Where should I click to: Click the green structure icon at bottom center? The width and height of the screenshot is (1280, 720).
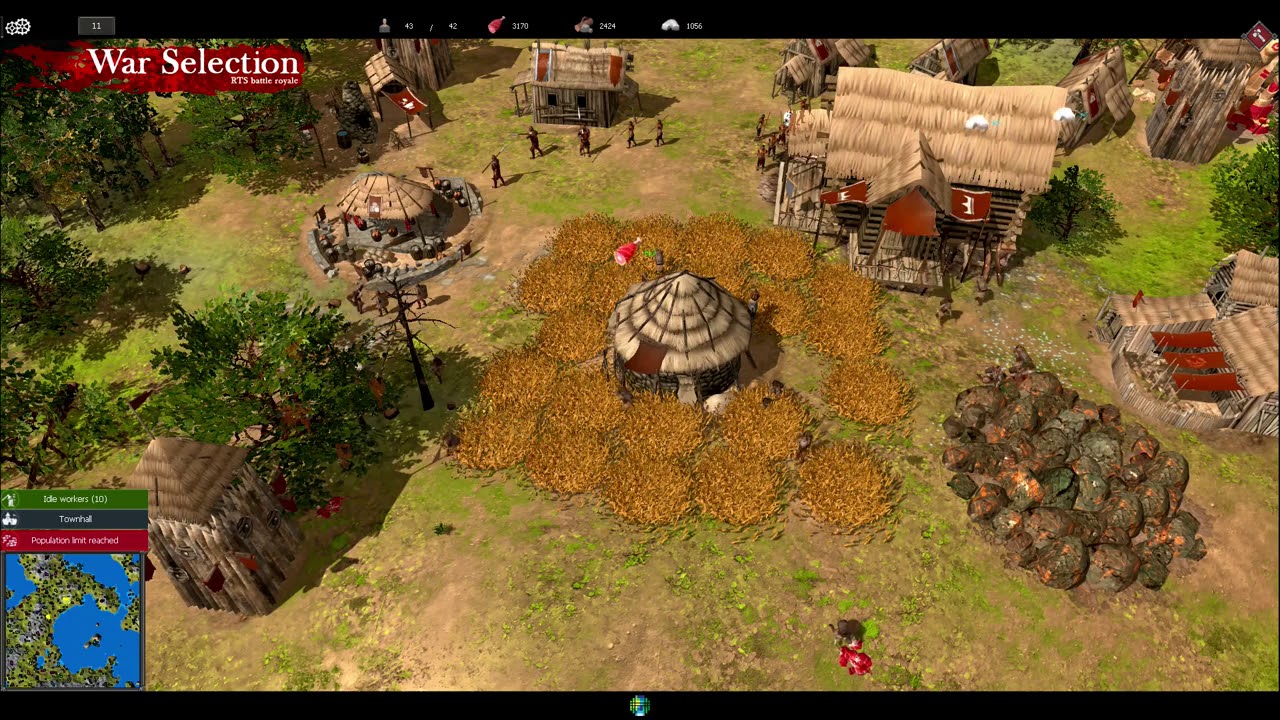click(x=638, y=705)
